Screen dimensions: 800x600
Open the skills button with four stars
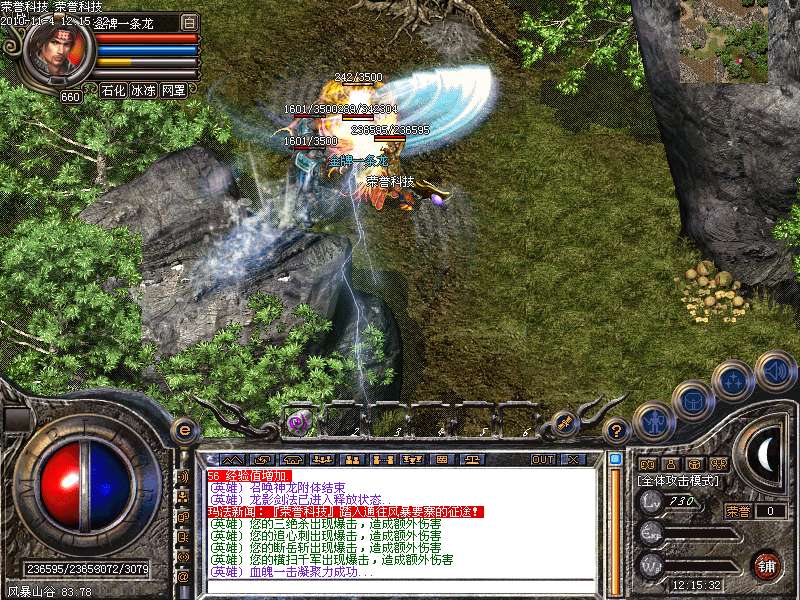[734, 380]
